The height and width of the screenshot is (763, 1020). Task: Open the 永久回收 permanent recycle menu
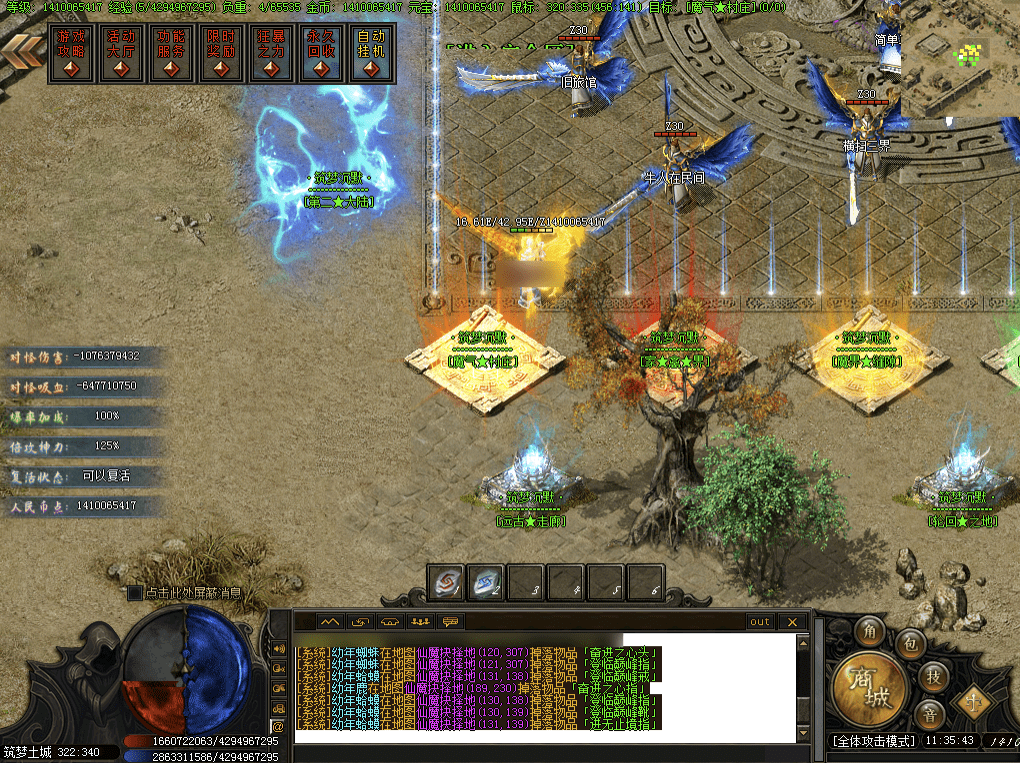321,53
